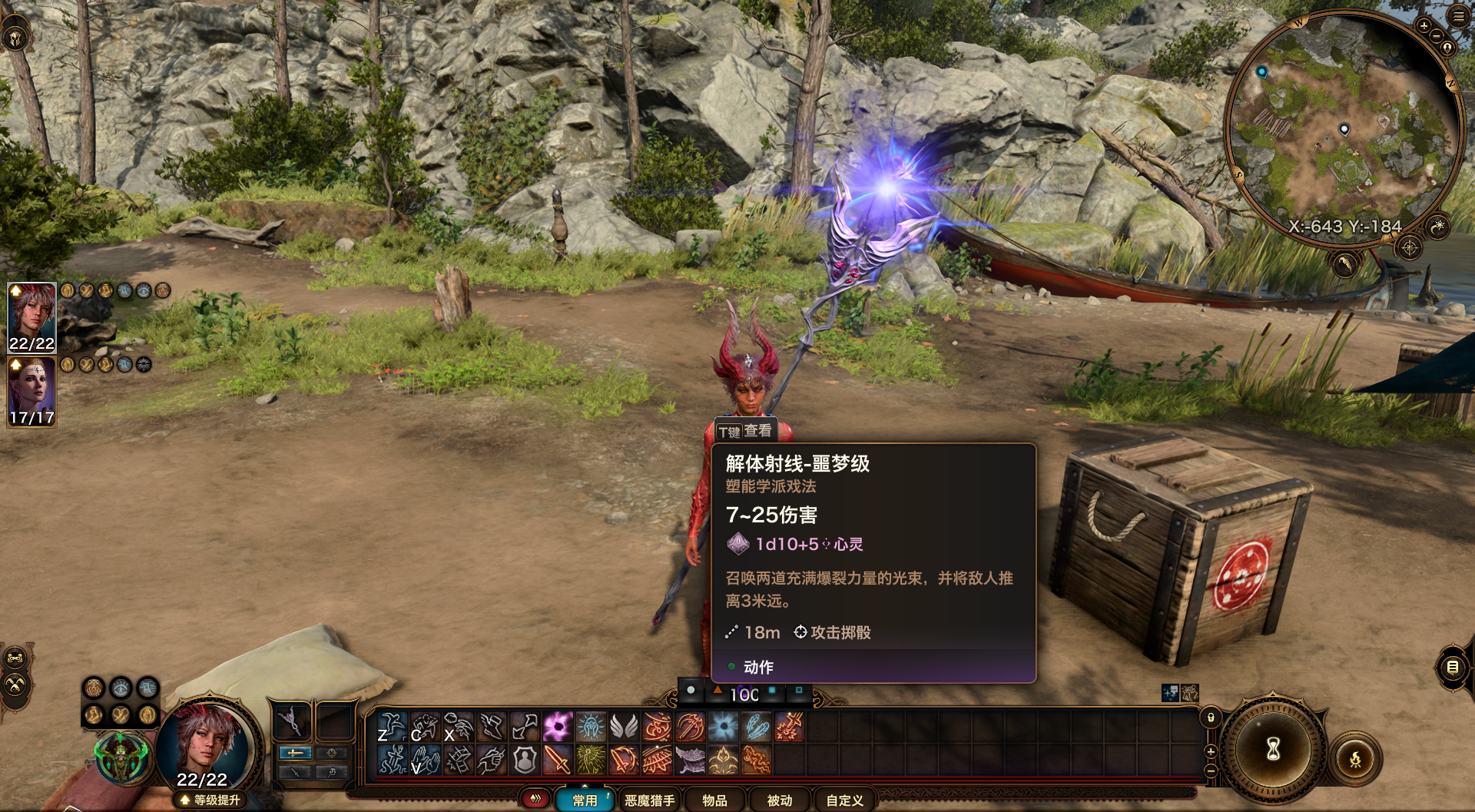Image resolution: width=1475 pixels, height=812 pixels.
Task: Activate the purple eldritch blast spell icon
Action: click(558, 727)
